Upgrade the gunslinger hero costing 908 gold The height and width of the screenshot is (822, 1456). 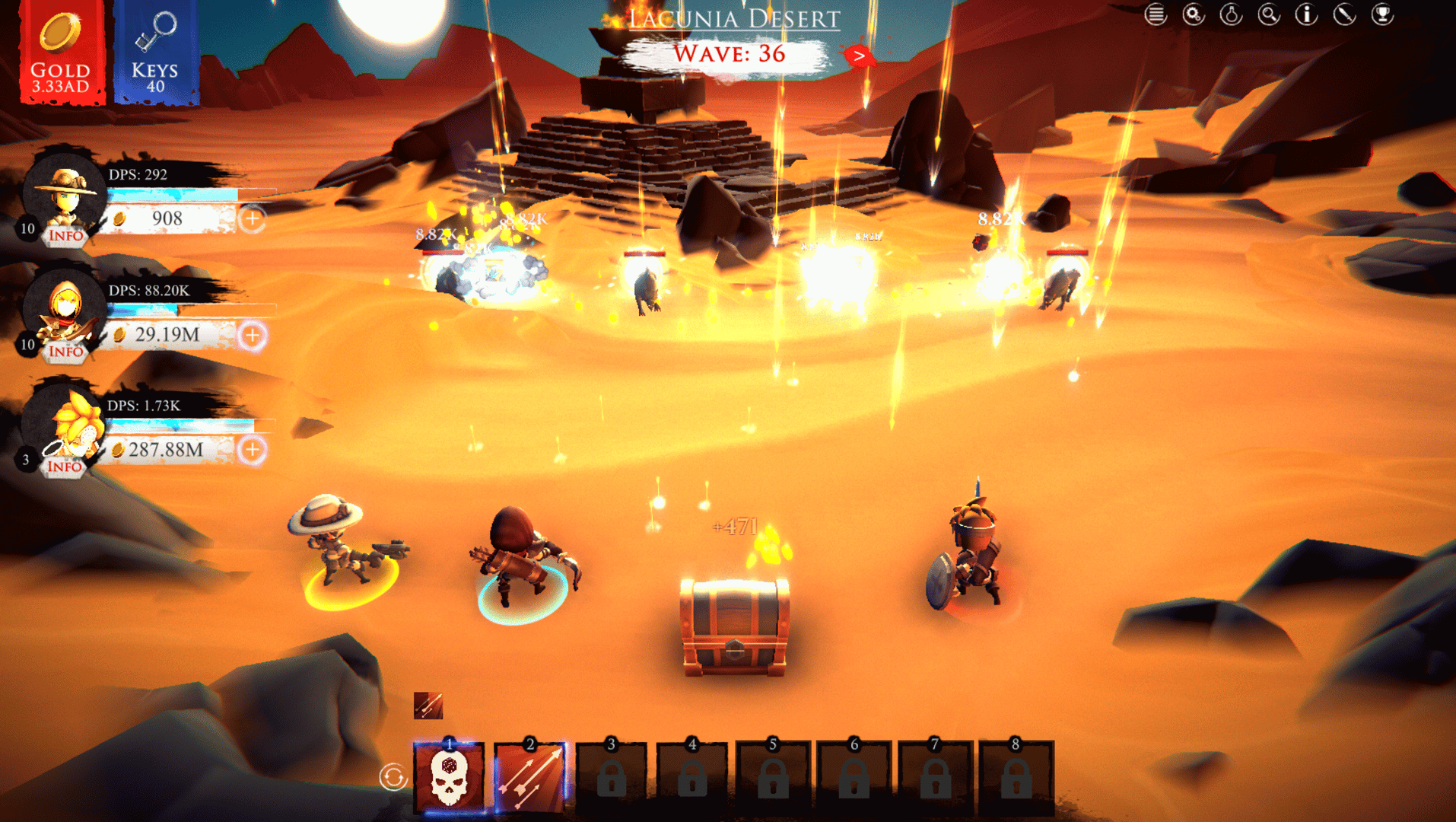tap(252, 219)
